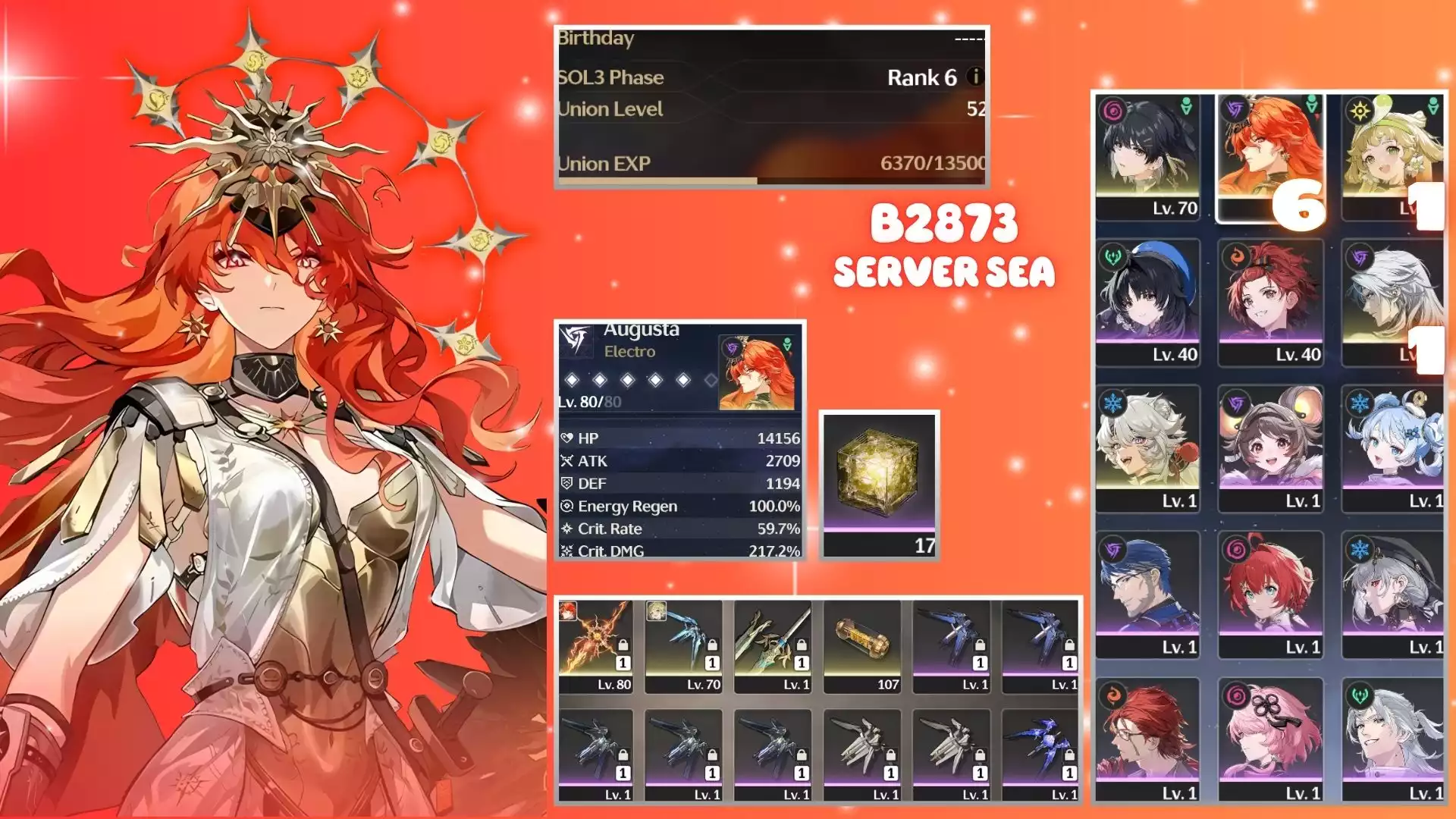Select the golden tube item showing 107
1456x819 pixels.
pyautogui.click(x=862, y=646)
